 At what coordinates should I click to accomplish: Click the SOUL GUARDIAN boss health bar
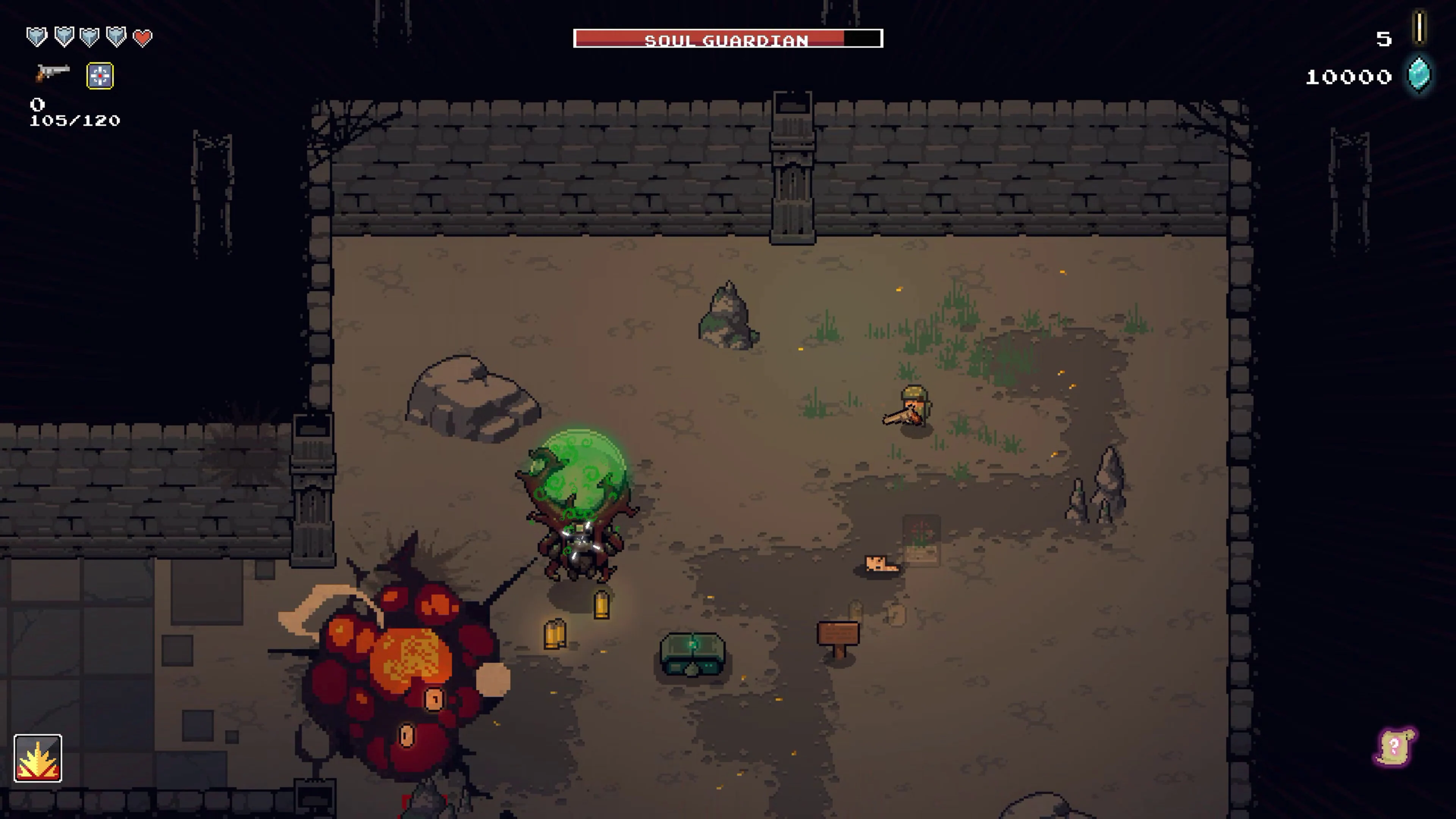728,38
